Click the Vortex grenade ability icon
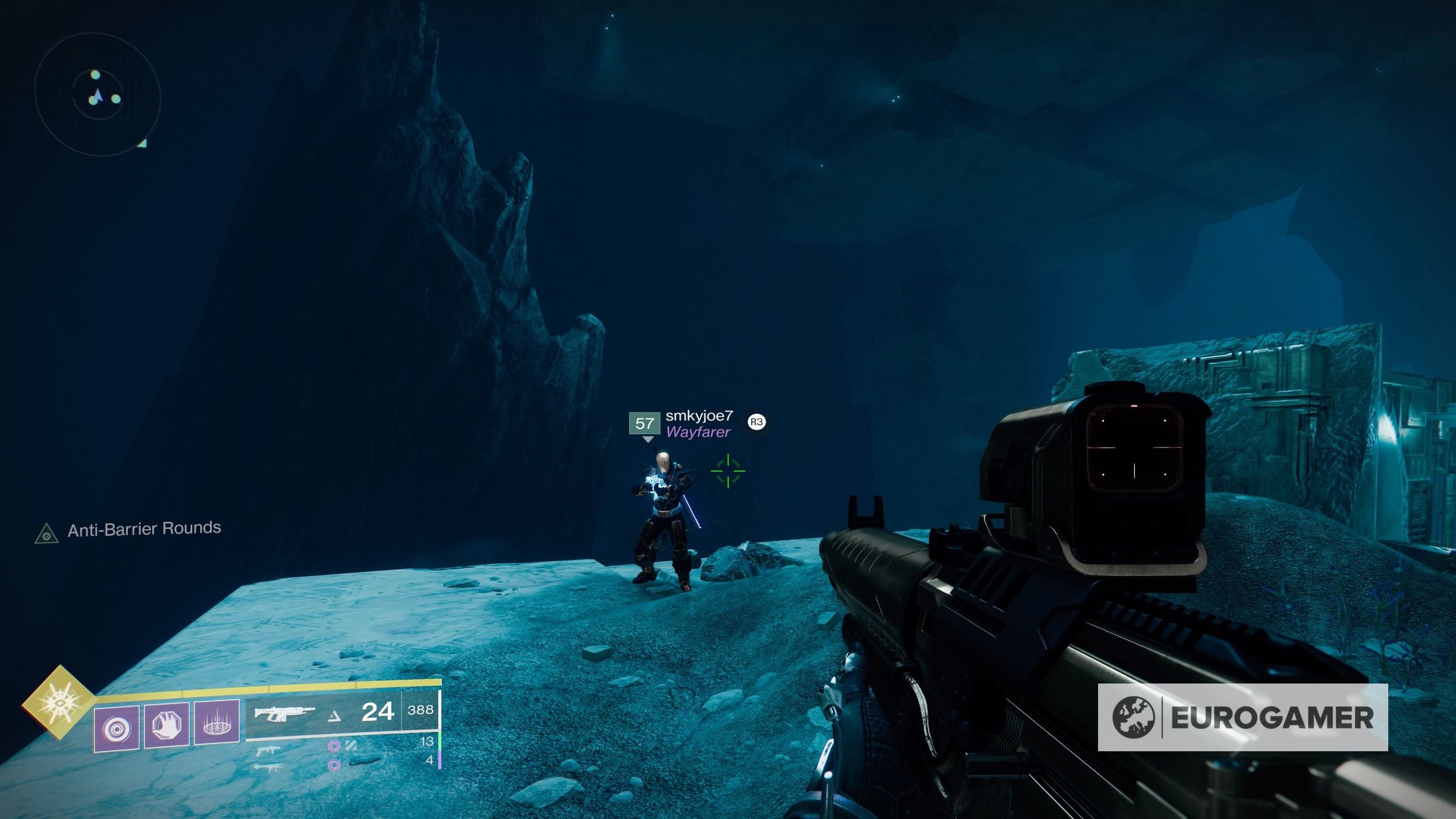The width and height of the screenshot is (1456, 819). [x=116, y=726]
